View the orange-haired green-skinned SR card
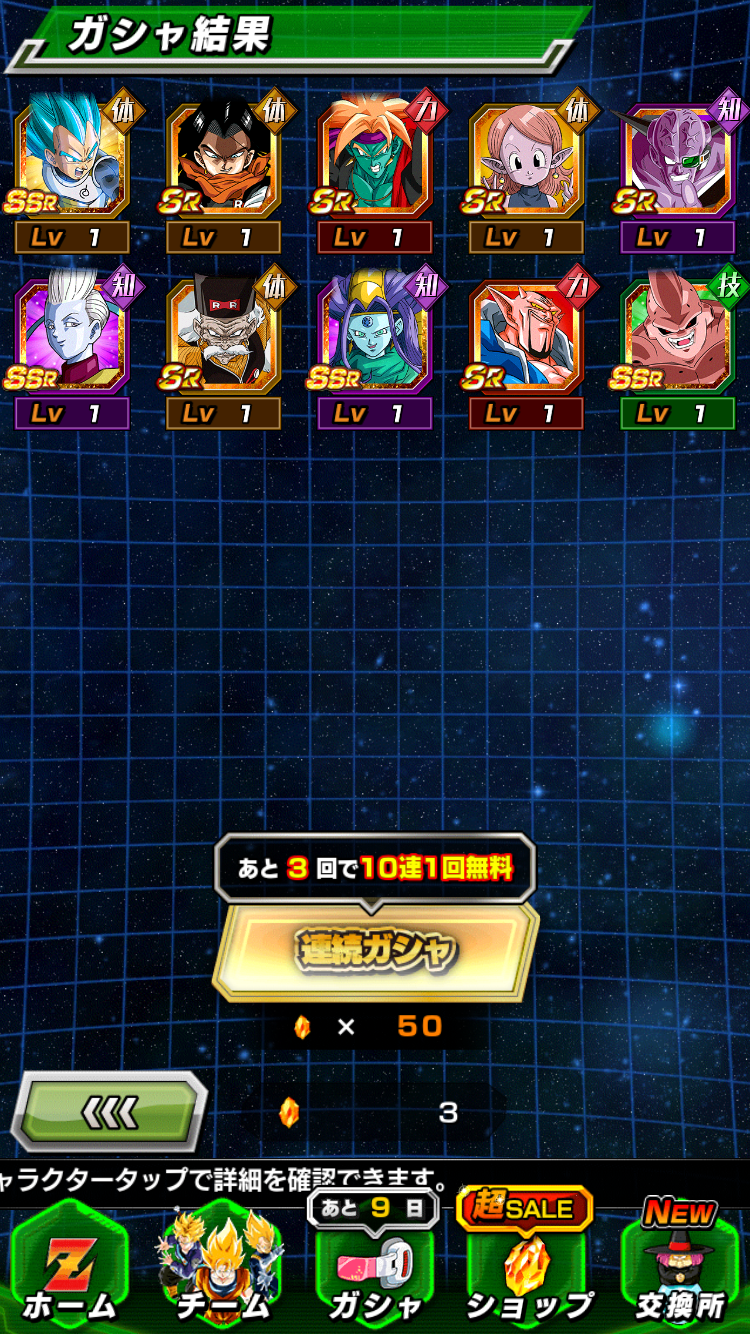This screenshot has height=1334, width=750. tap(375, 160)
